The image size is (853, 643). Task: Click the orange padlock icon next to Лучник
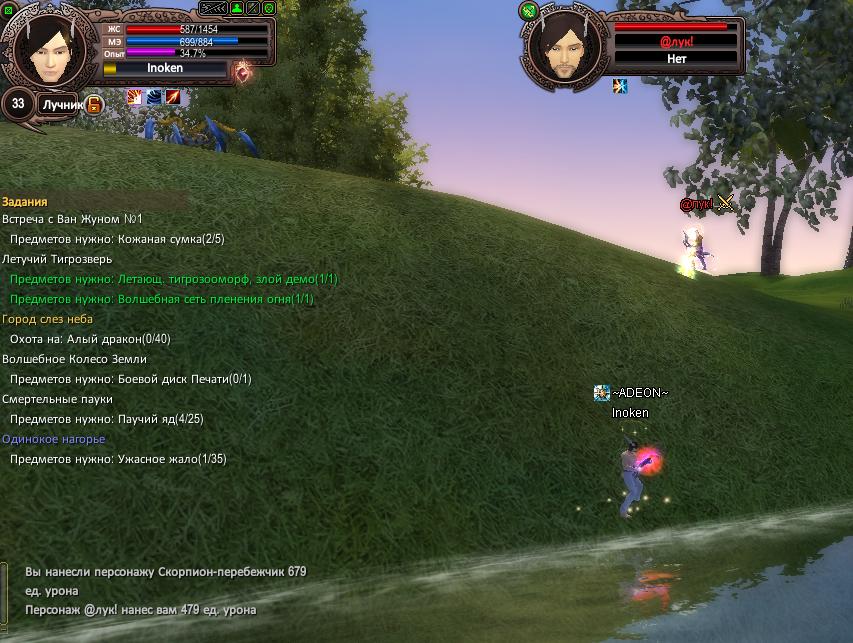(x=93, y=104)
